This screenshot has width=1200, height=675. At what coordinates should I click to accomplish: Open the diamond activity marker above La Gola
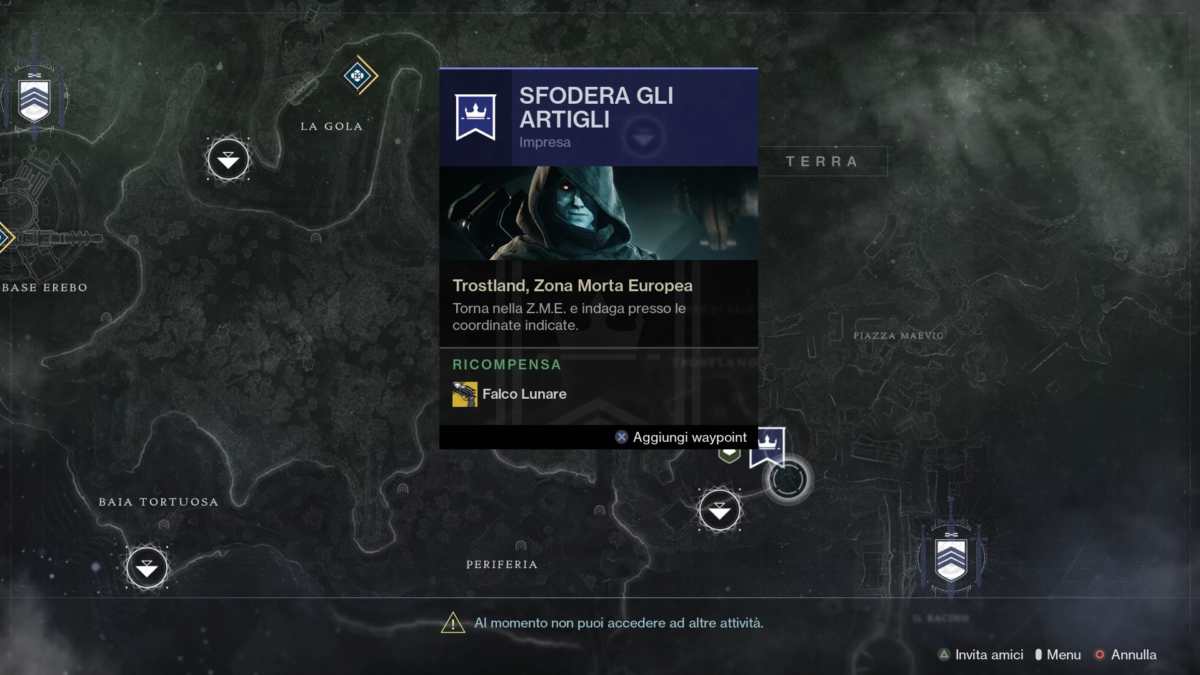pos(358,75)
